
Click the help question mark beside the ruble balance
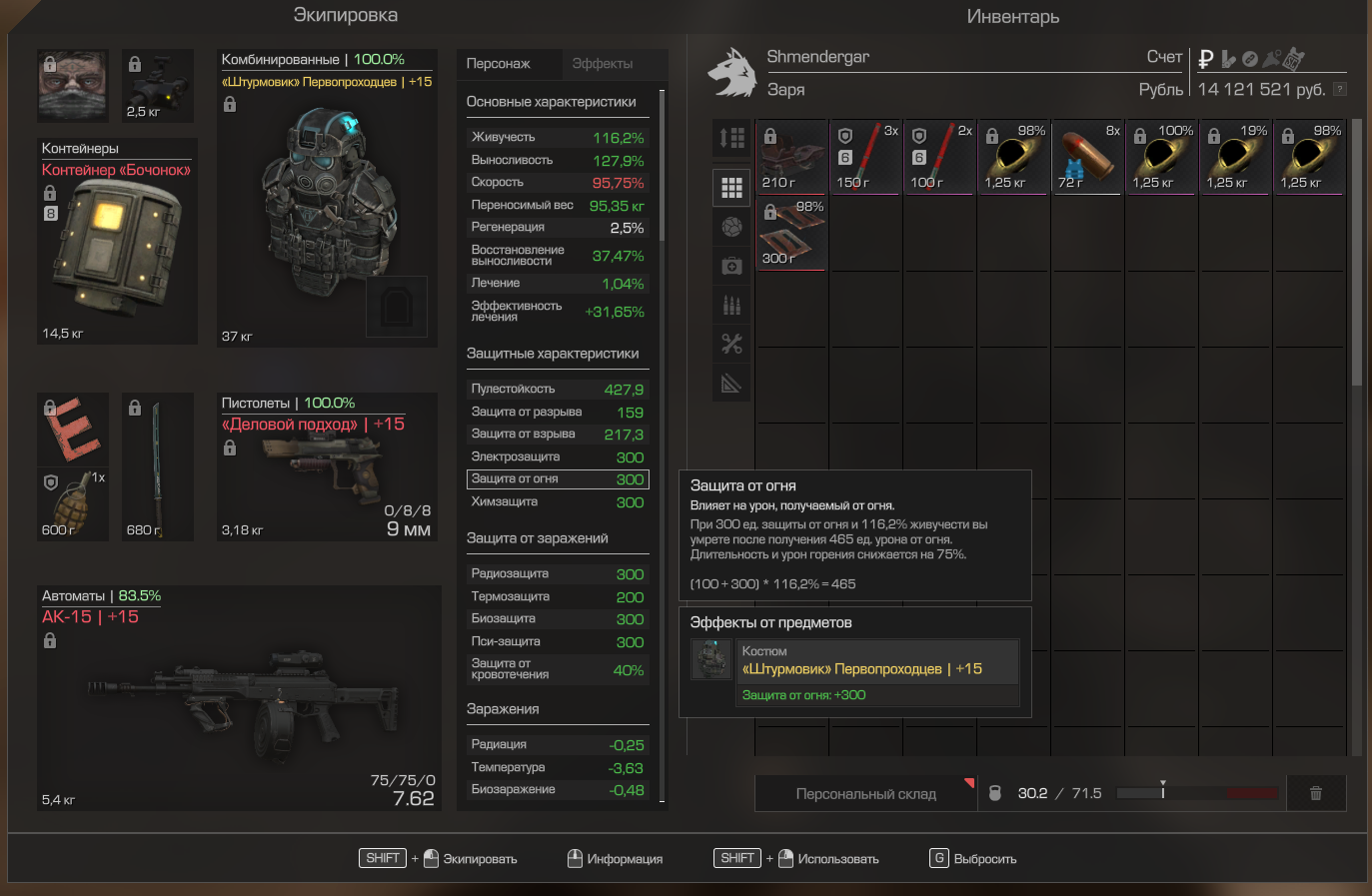click(x=1340, y=89)
